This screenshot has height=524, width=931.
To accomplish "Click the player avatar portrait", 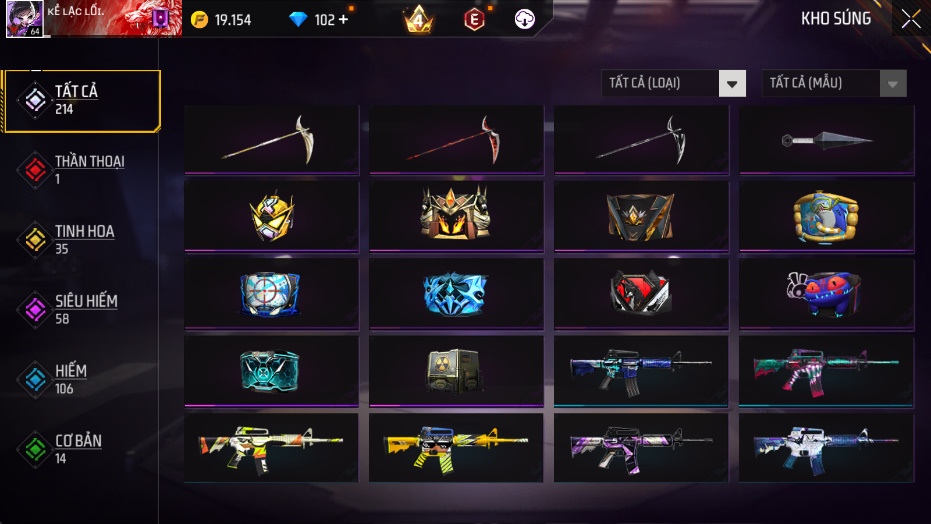I will pos(23,19).
